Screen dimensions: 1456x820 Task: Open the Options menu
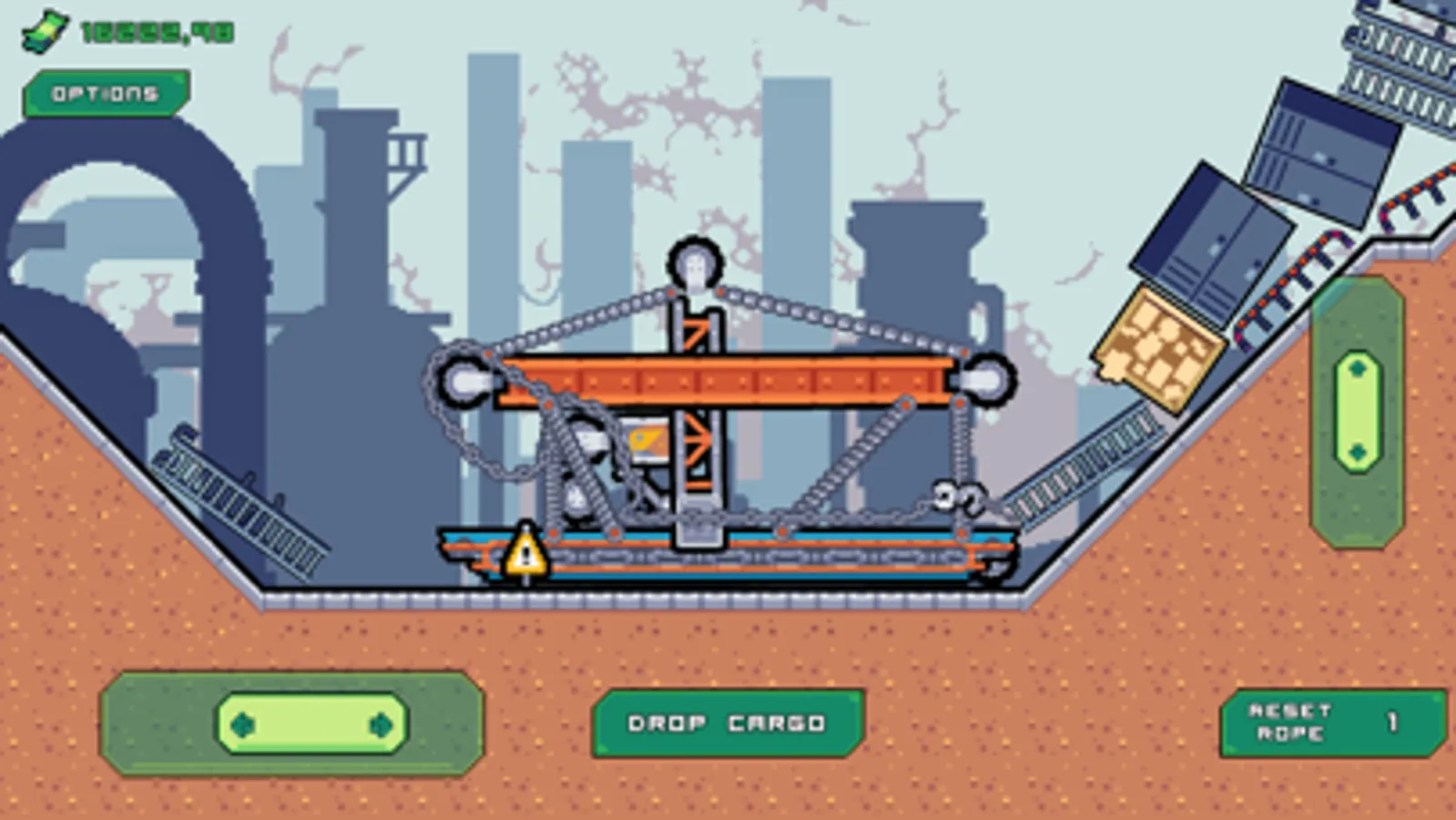pos(103,92)
